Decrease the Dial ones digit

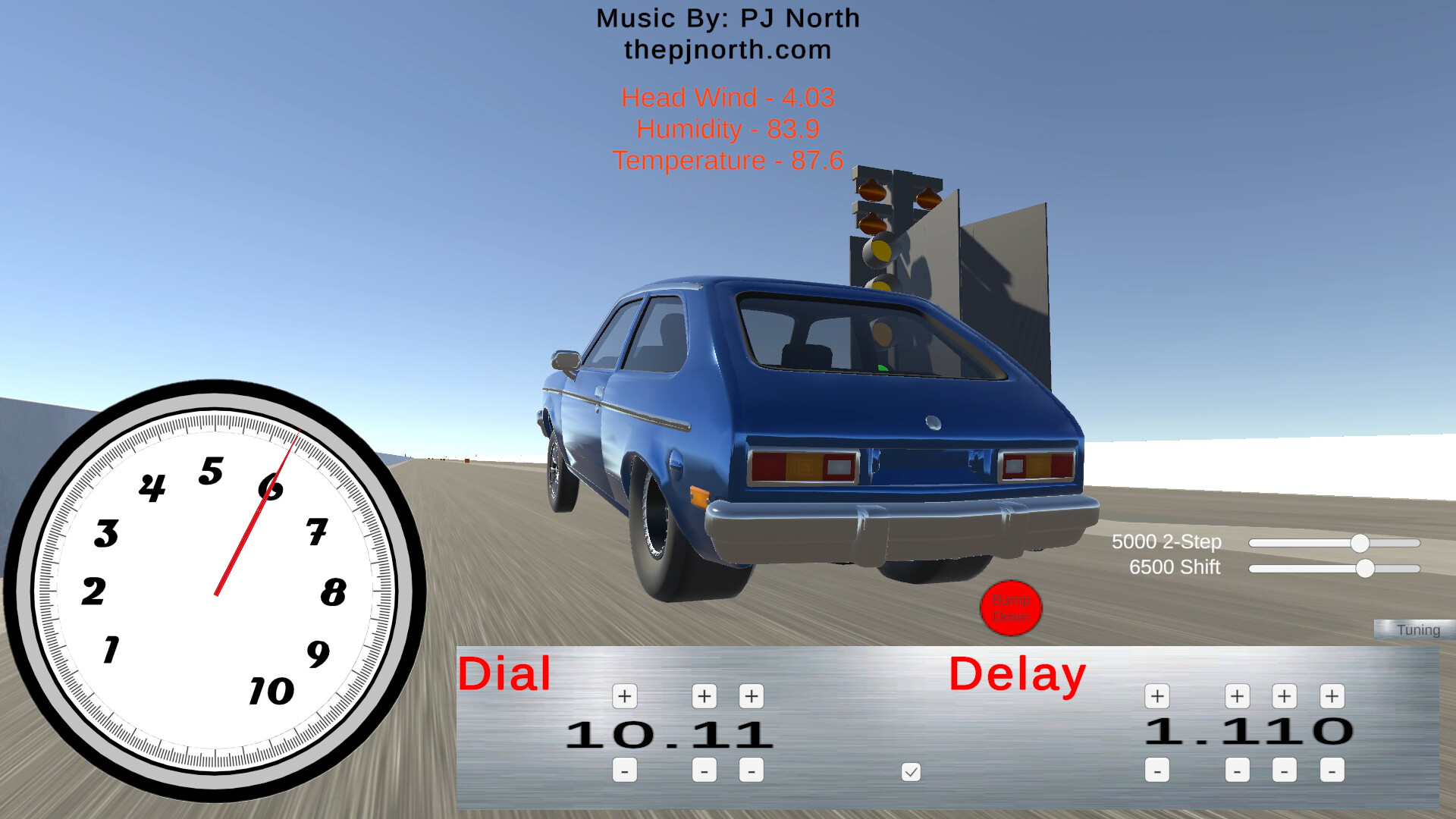(624, 770)
